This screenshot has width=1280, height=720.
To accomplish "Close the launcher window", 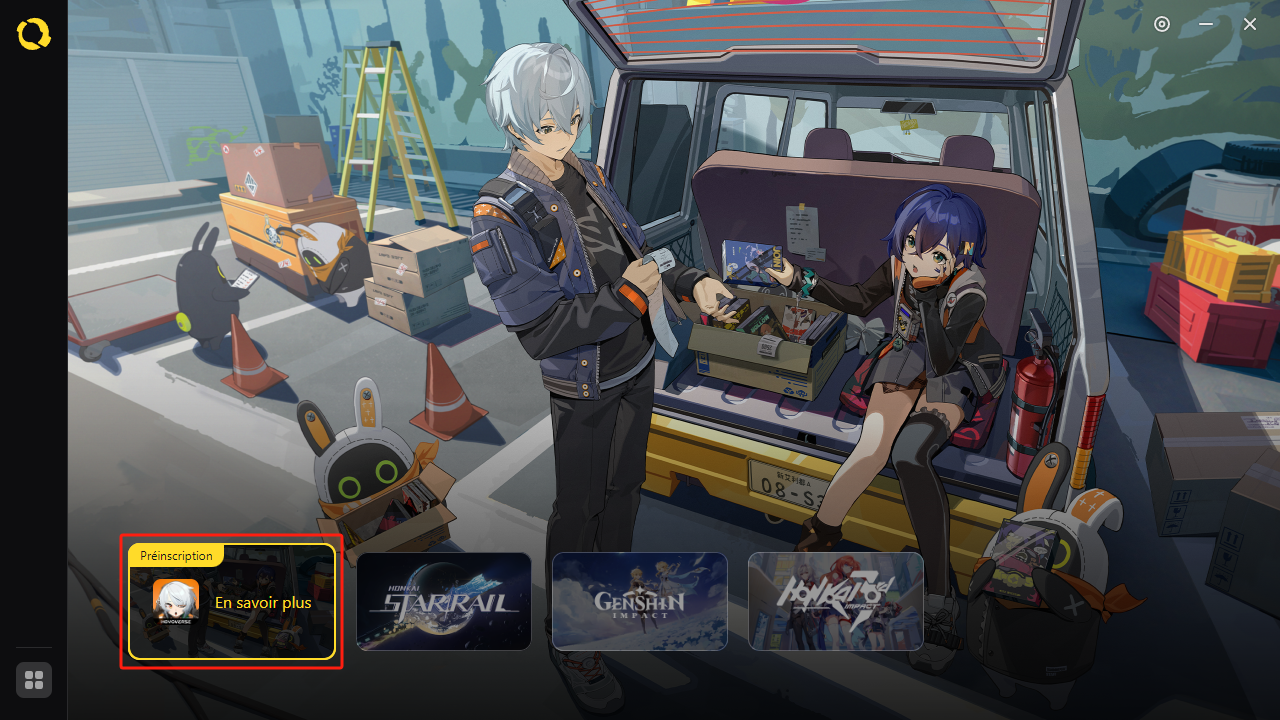I will click(x=1250, y=24).
